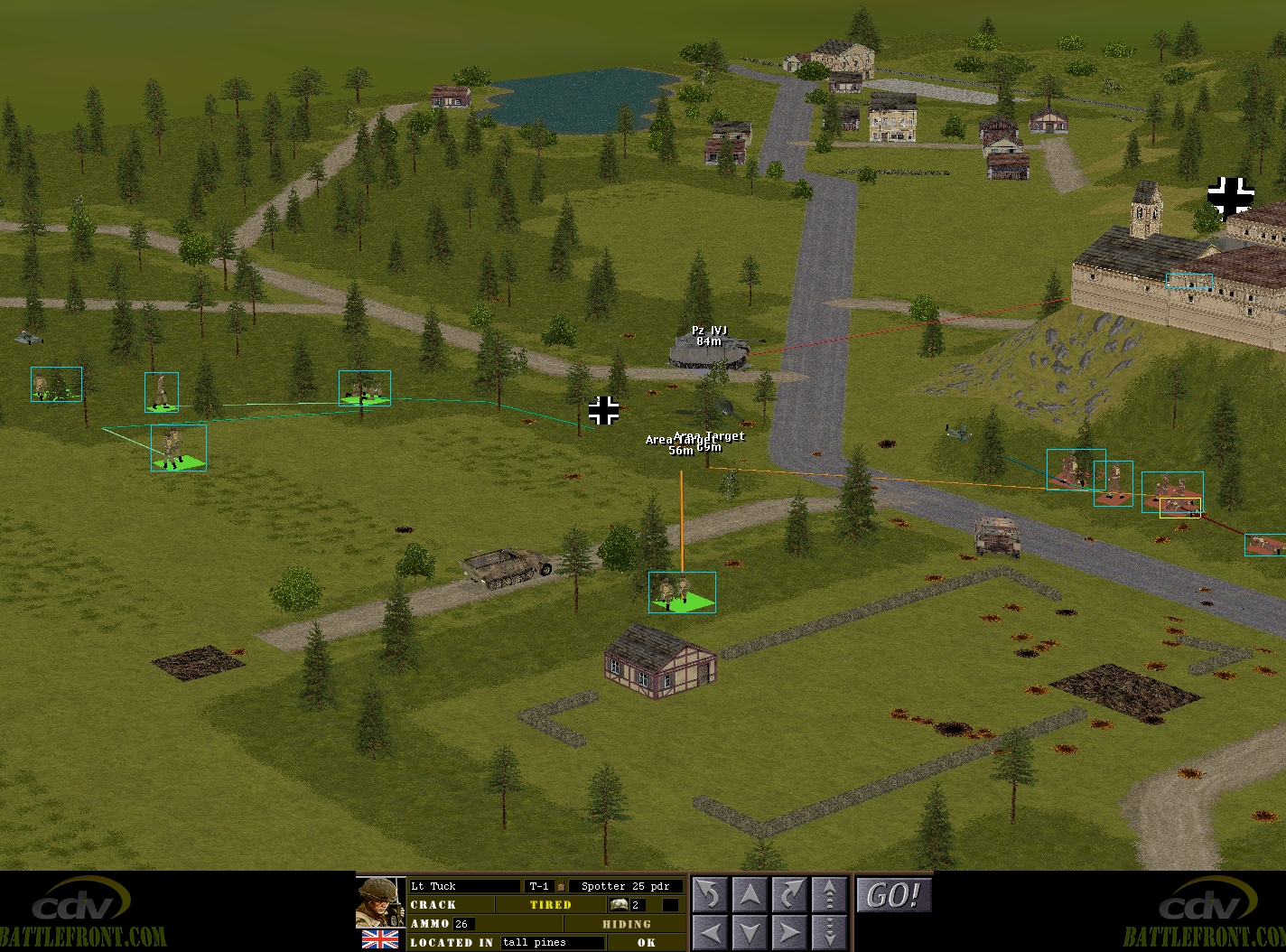
Task: Move the camera forward with the up arrow
Action: tap(750, 894)
